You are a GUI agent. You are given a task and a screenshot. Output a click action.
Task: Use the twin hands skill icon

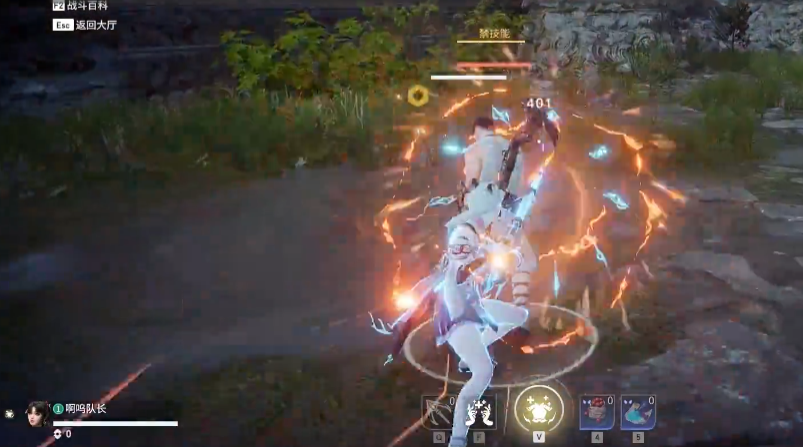point(481,411)
